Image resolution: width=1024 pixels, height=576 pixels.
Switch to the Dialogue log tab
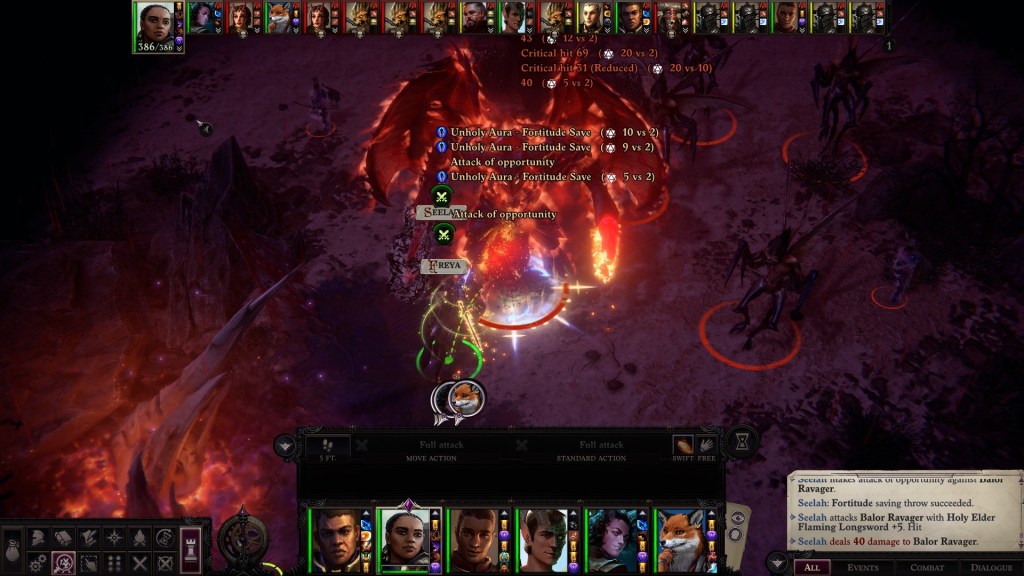pos(992,567)
